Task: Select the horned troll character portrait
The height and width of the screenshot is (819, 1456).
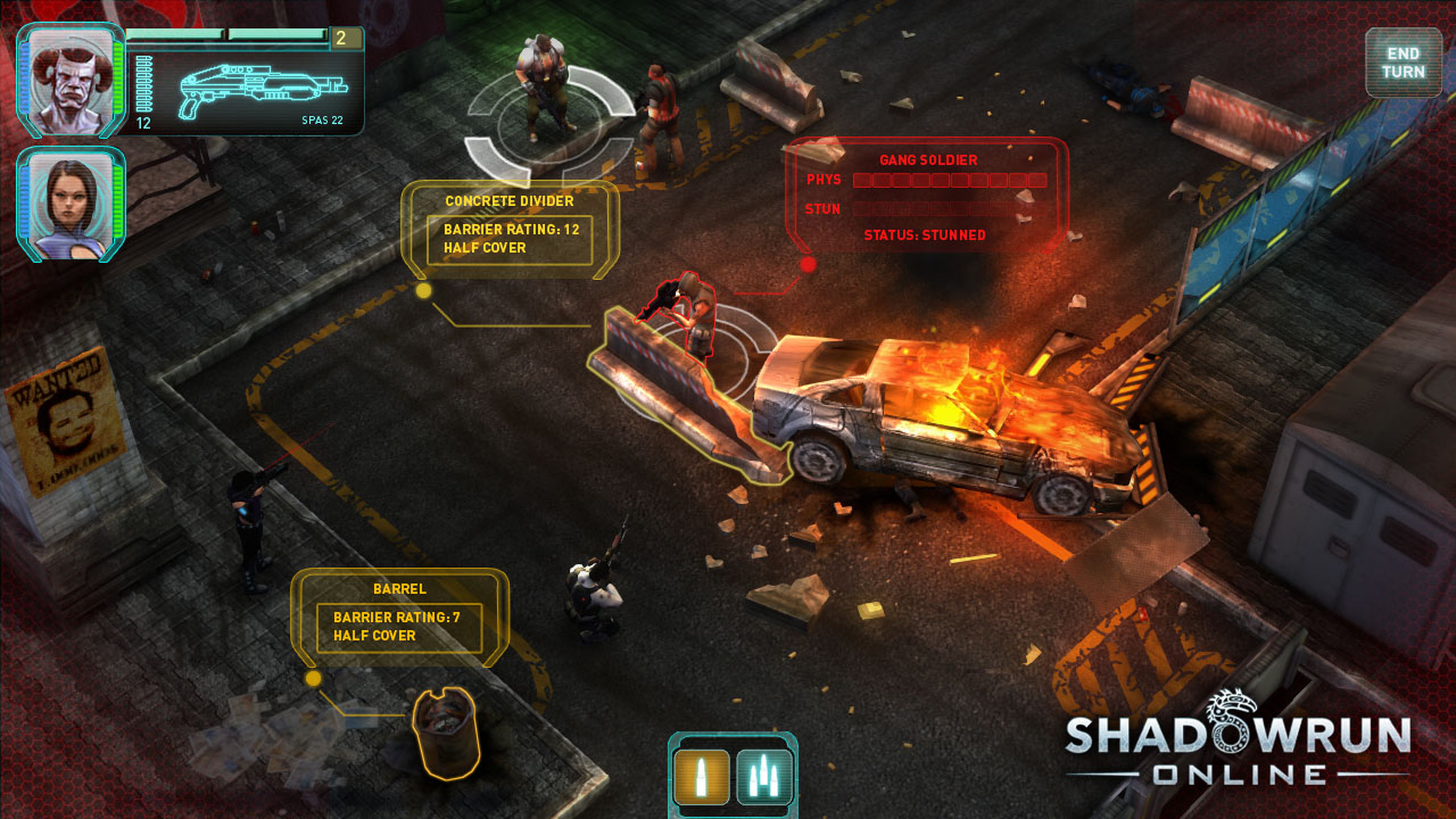Action: tap(71, 81)
